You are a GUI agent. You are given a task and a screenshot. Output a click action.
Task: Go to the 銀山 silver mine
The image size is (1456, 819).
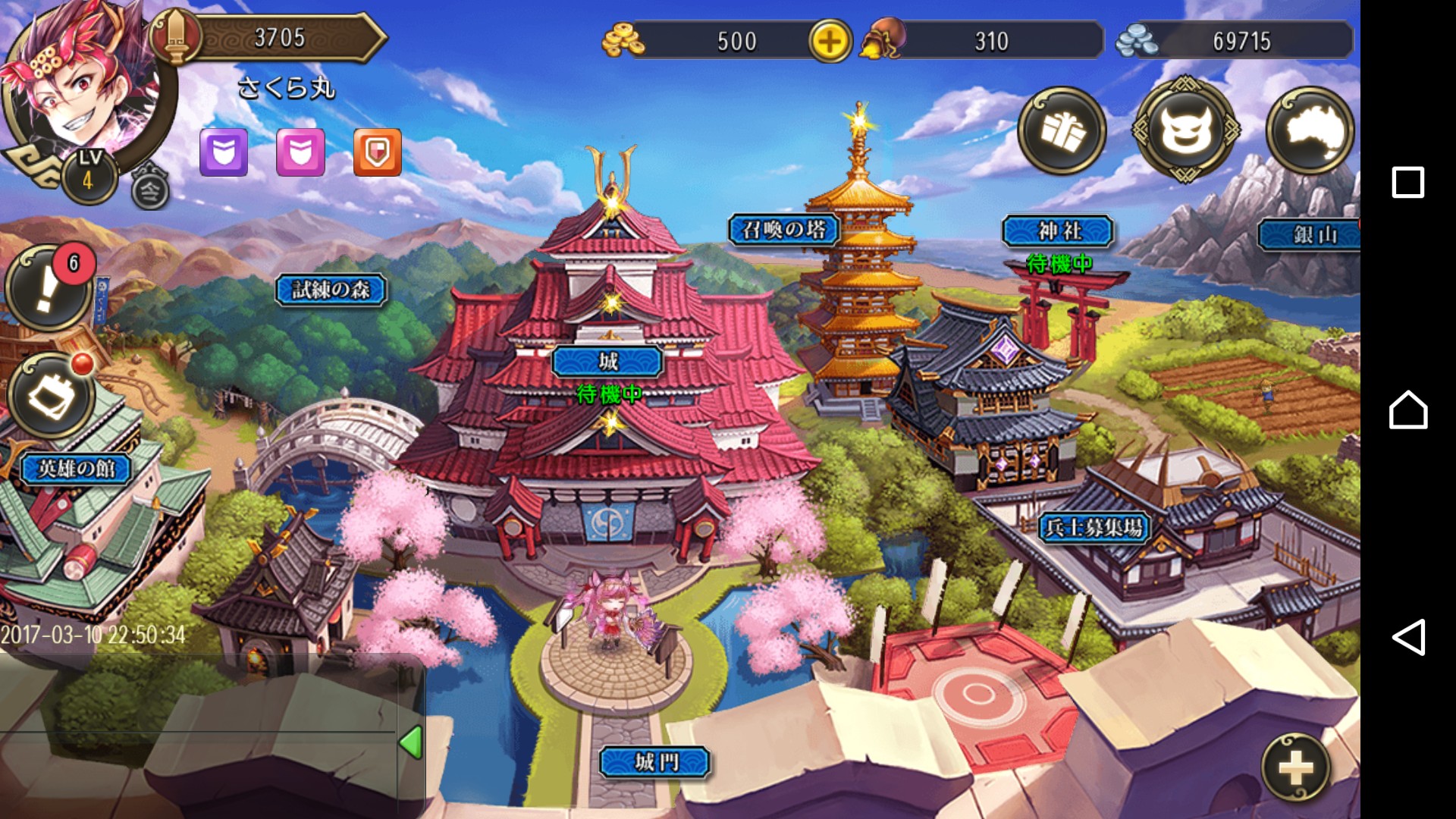(1311, 235)
